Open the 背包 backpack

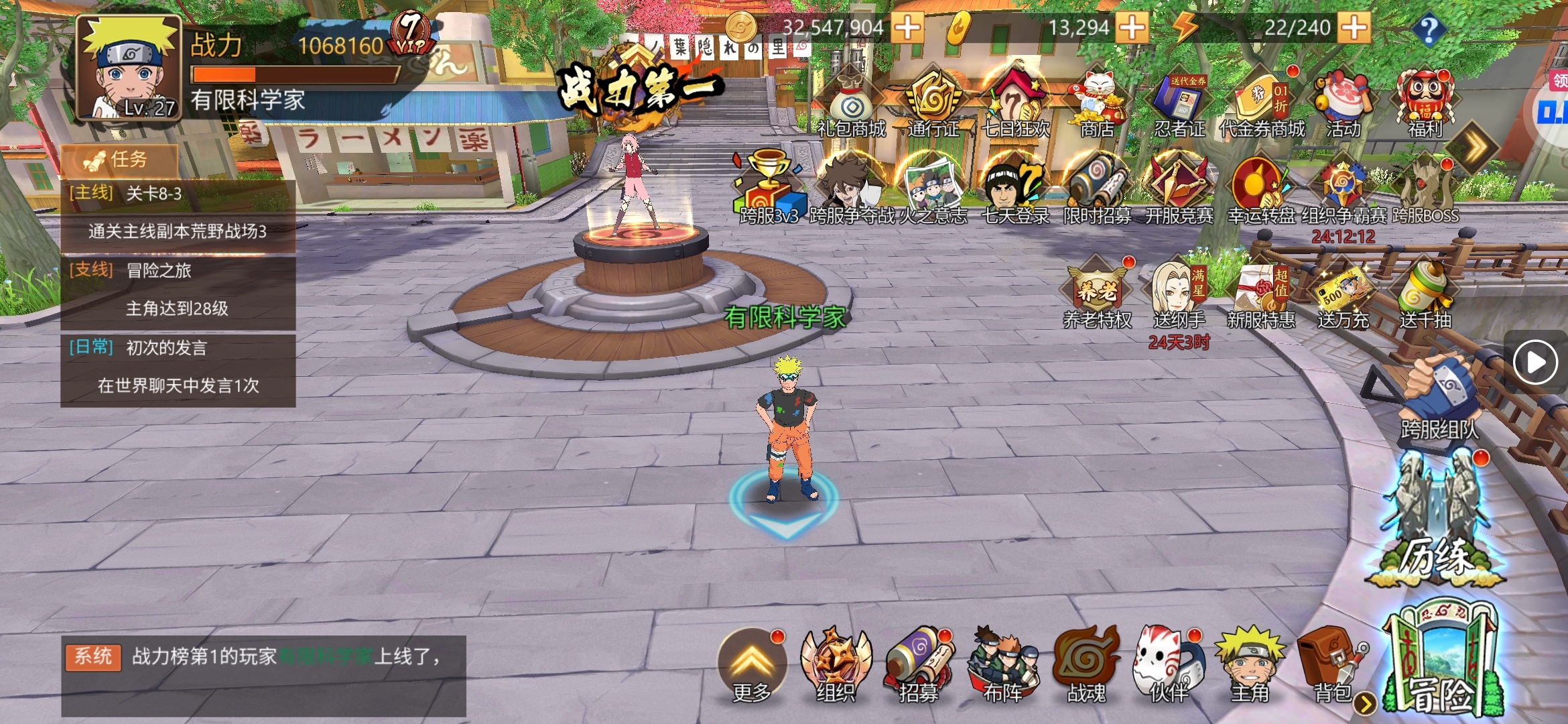click(x=1330, y=664)
